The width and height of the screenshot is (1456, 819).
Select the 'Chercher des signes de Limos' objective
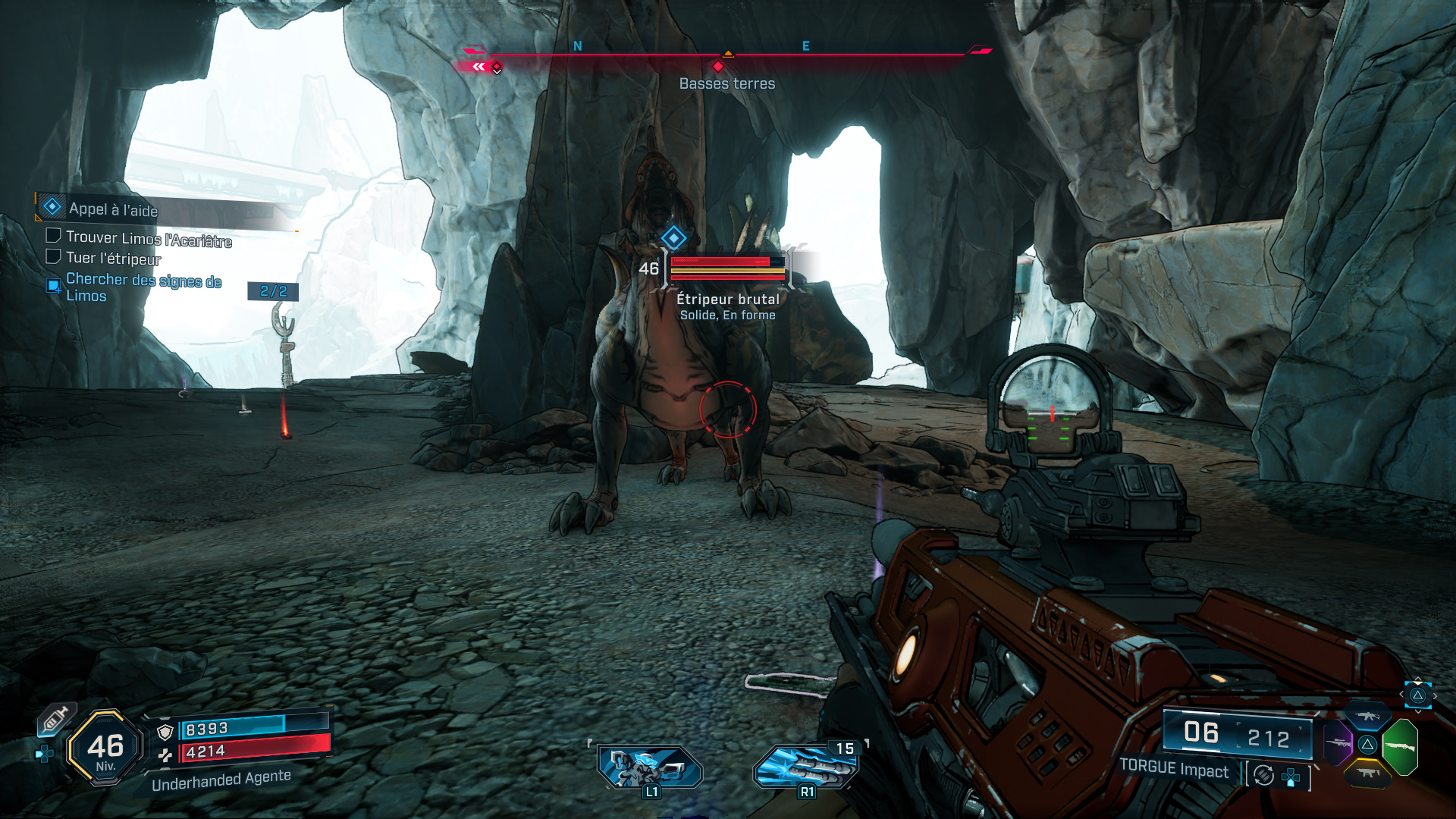143,287
